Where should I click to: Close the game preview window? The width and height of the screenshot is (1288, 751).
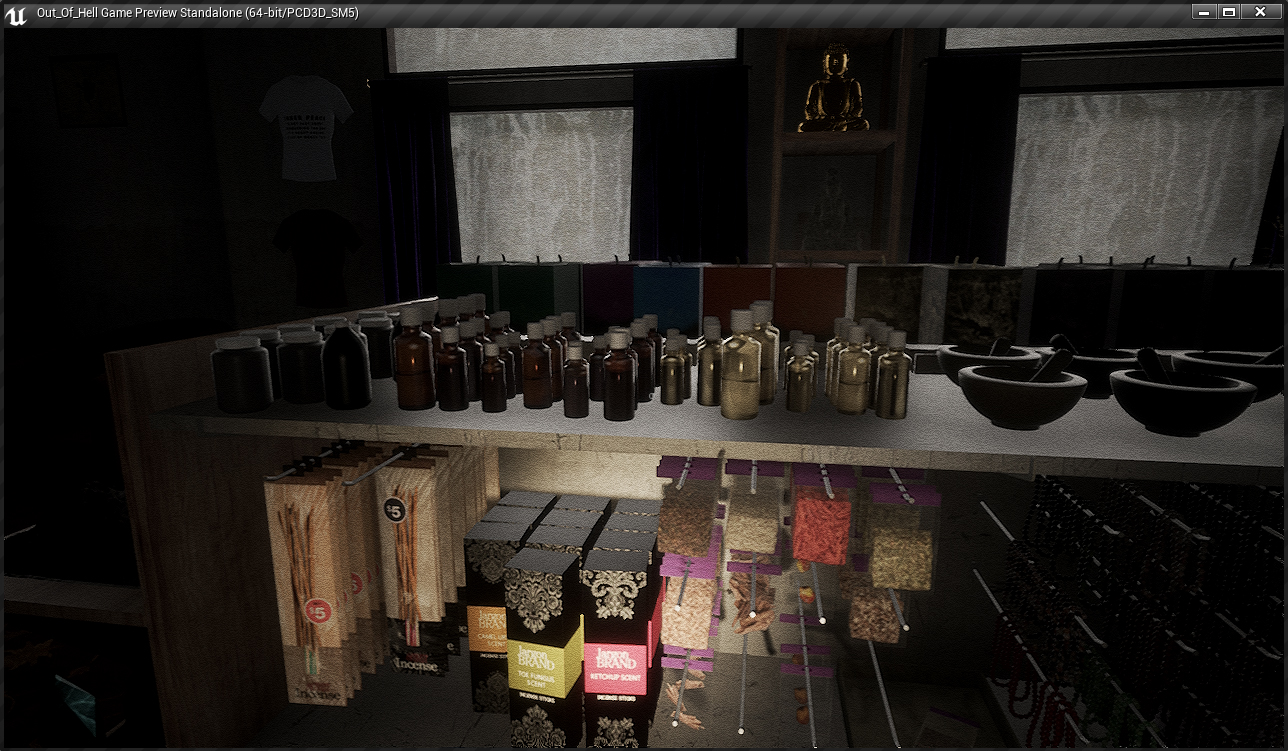(x=1258, y=12)
